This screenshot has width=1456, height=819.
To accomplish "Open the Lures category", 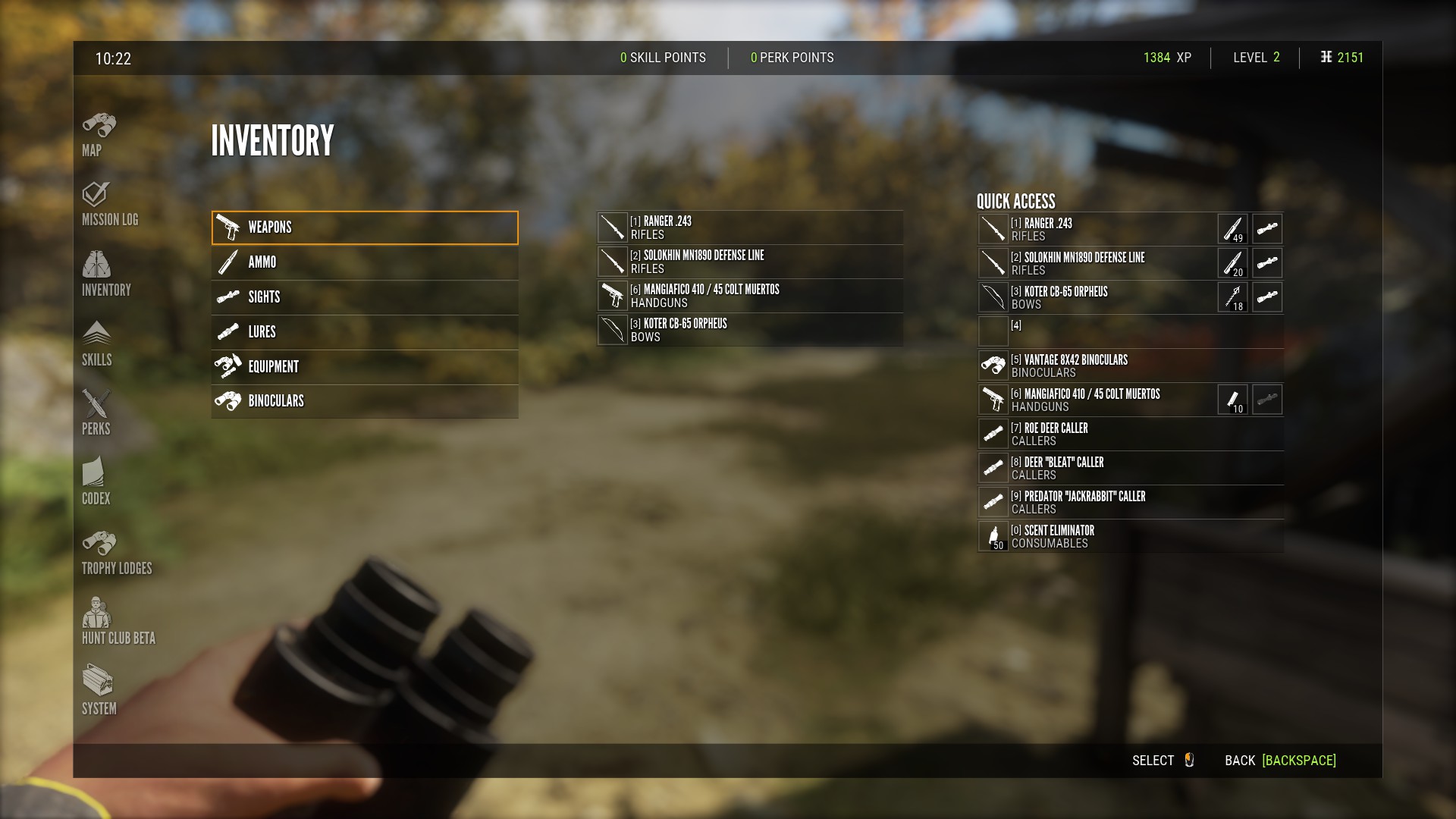I will point(365,332).
